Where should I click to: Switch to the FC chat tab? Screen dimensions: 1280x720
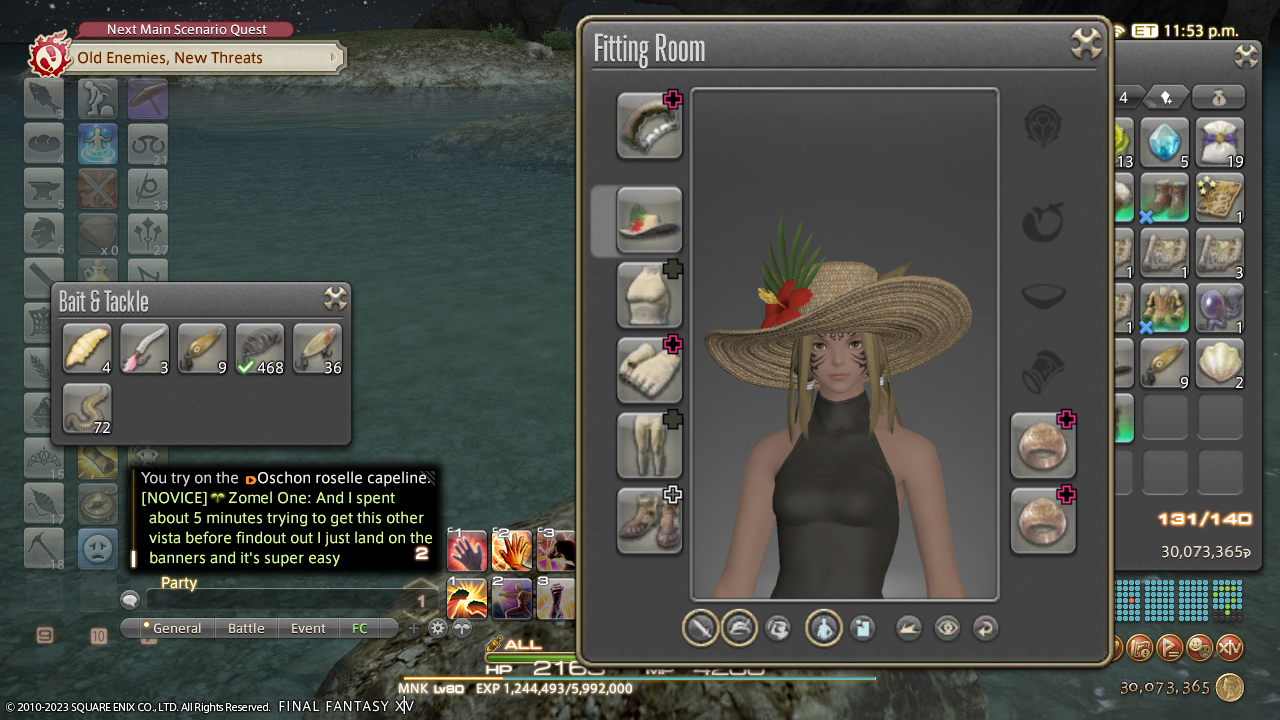360,628
